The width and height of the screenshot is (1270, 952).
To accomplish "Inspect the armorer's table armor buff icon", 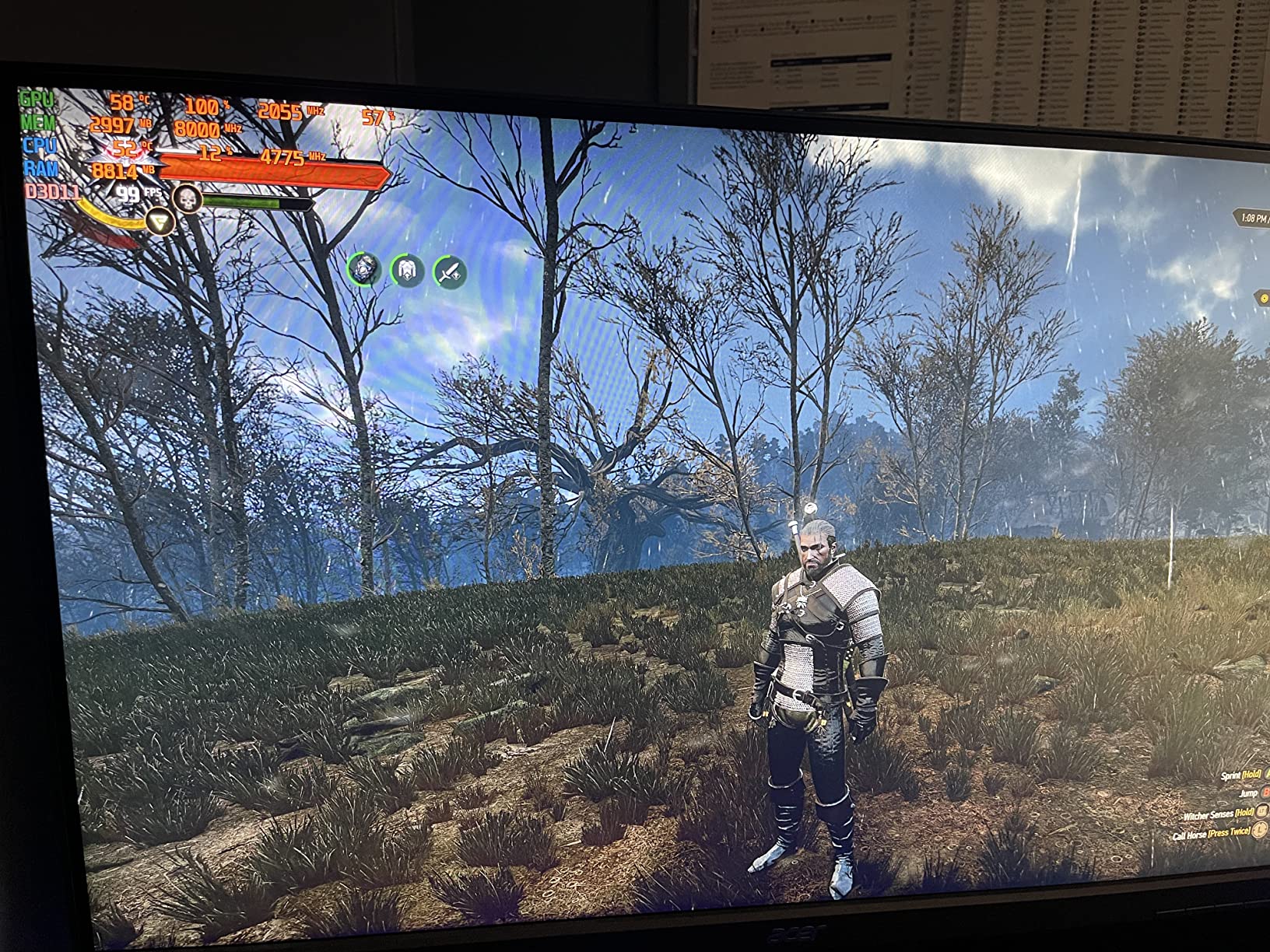I will (407, 271).
